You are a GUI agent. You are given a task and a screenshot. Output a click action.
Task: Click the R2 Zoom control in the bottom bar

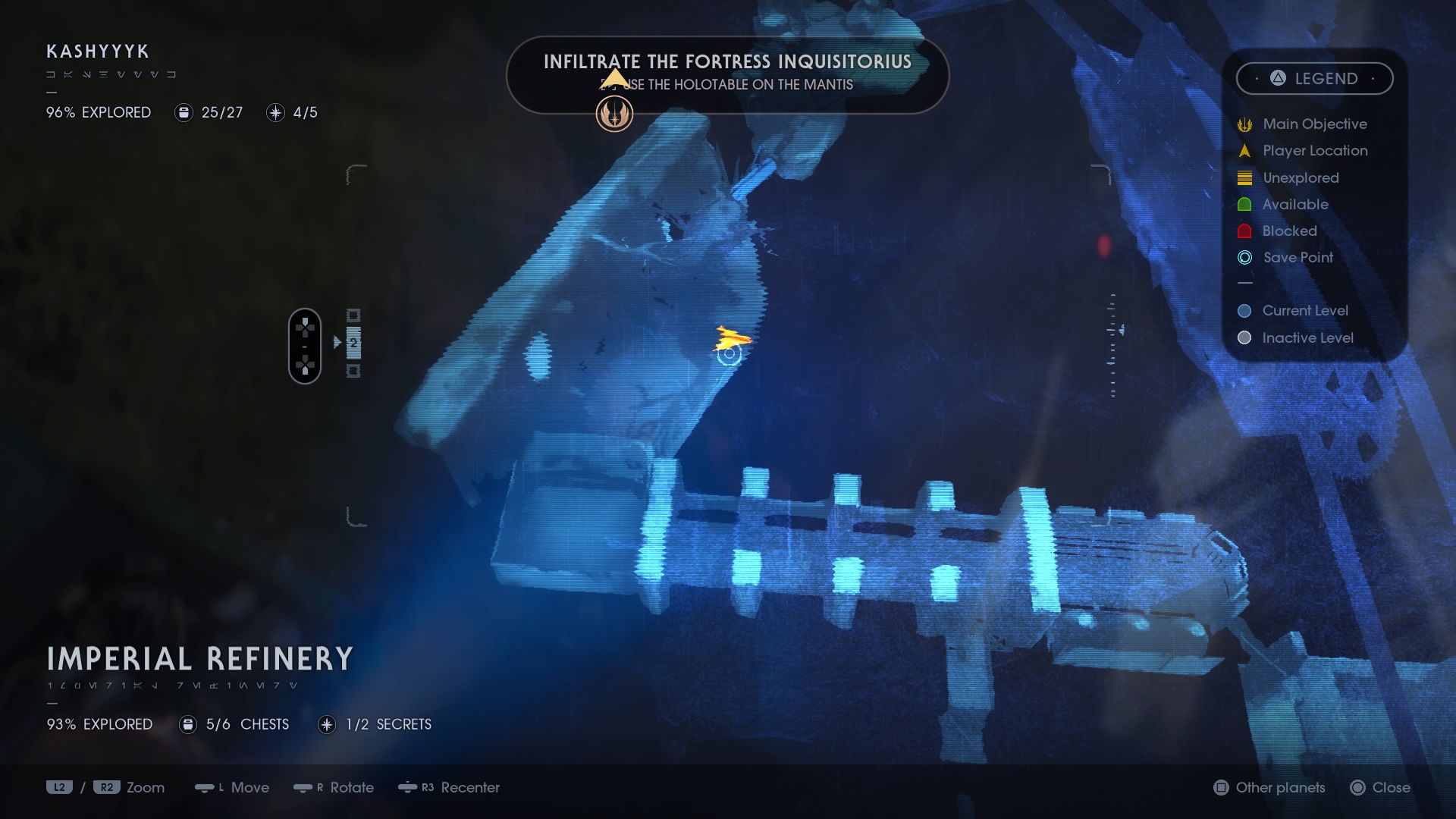point(106,788)
